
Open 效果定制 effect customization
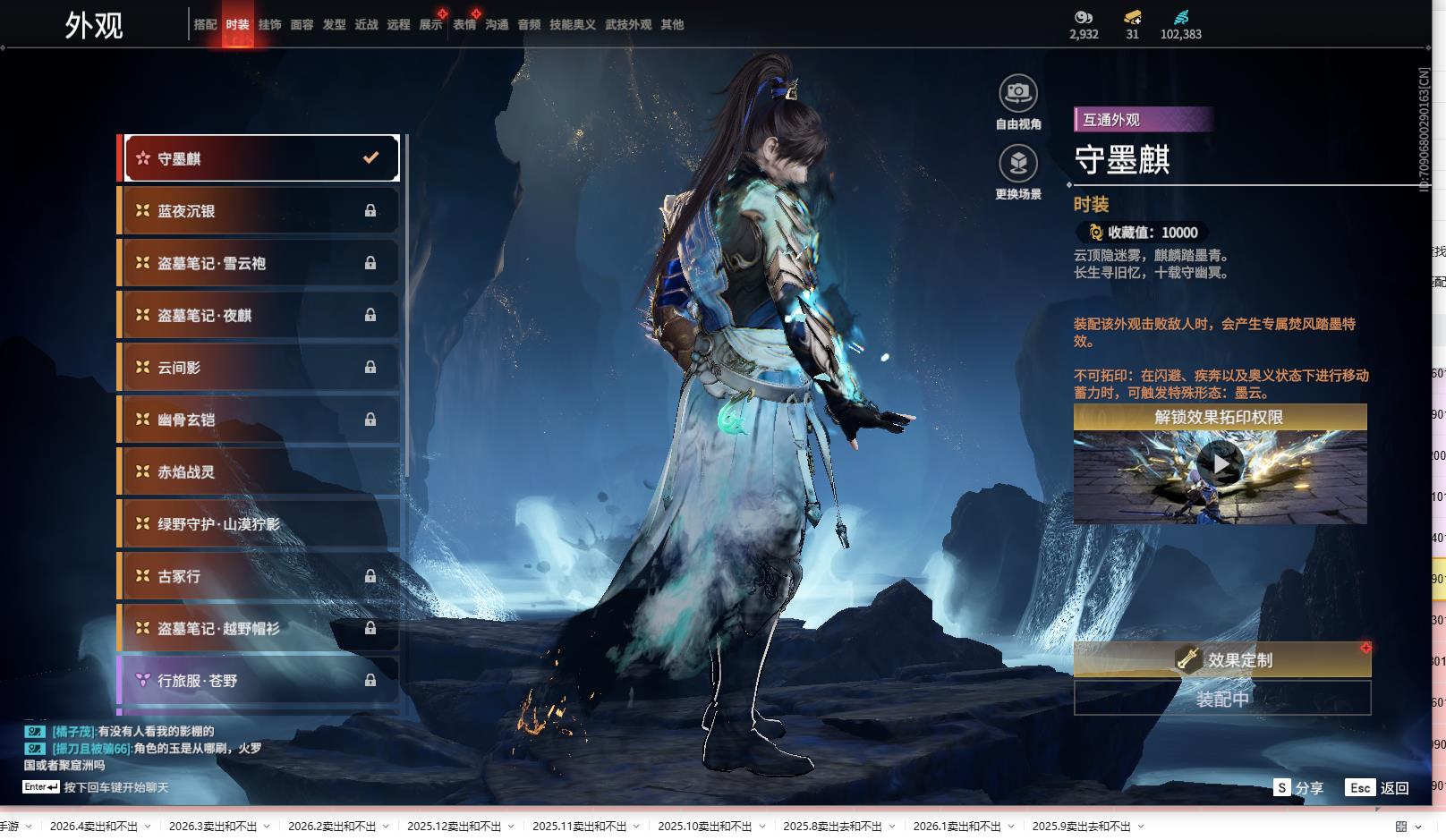(x=1222, y=660)
